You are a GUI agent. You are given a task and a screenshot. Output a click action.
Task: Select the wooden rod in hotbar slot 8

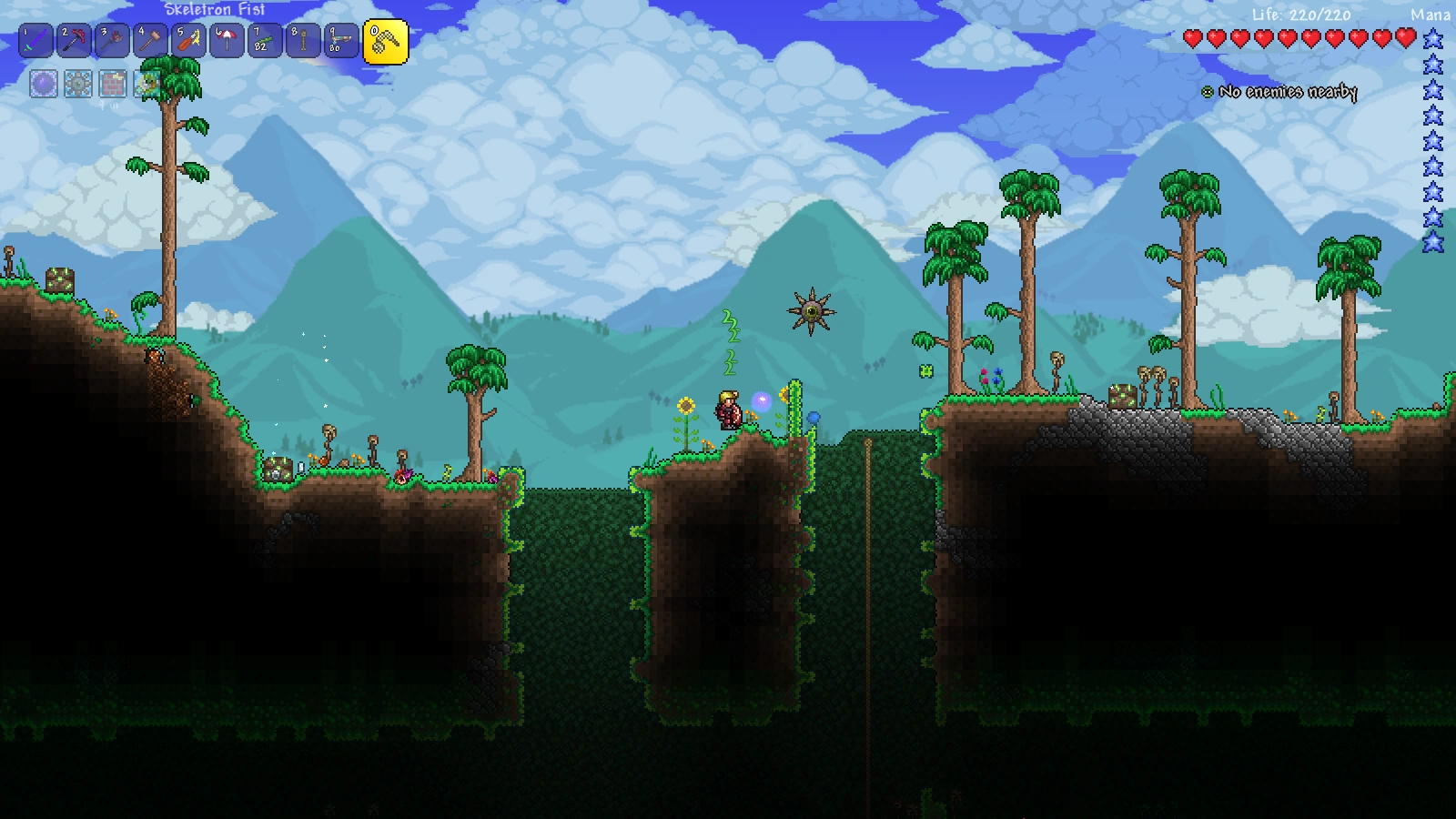304,41
